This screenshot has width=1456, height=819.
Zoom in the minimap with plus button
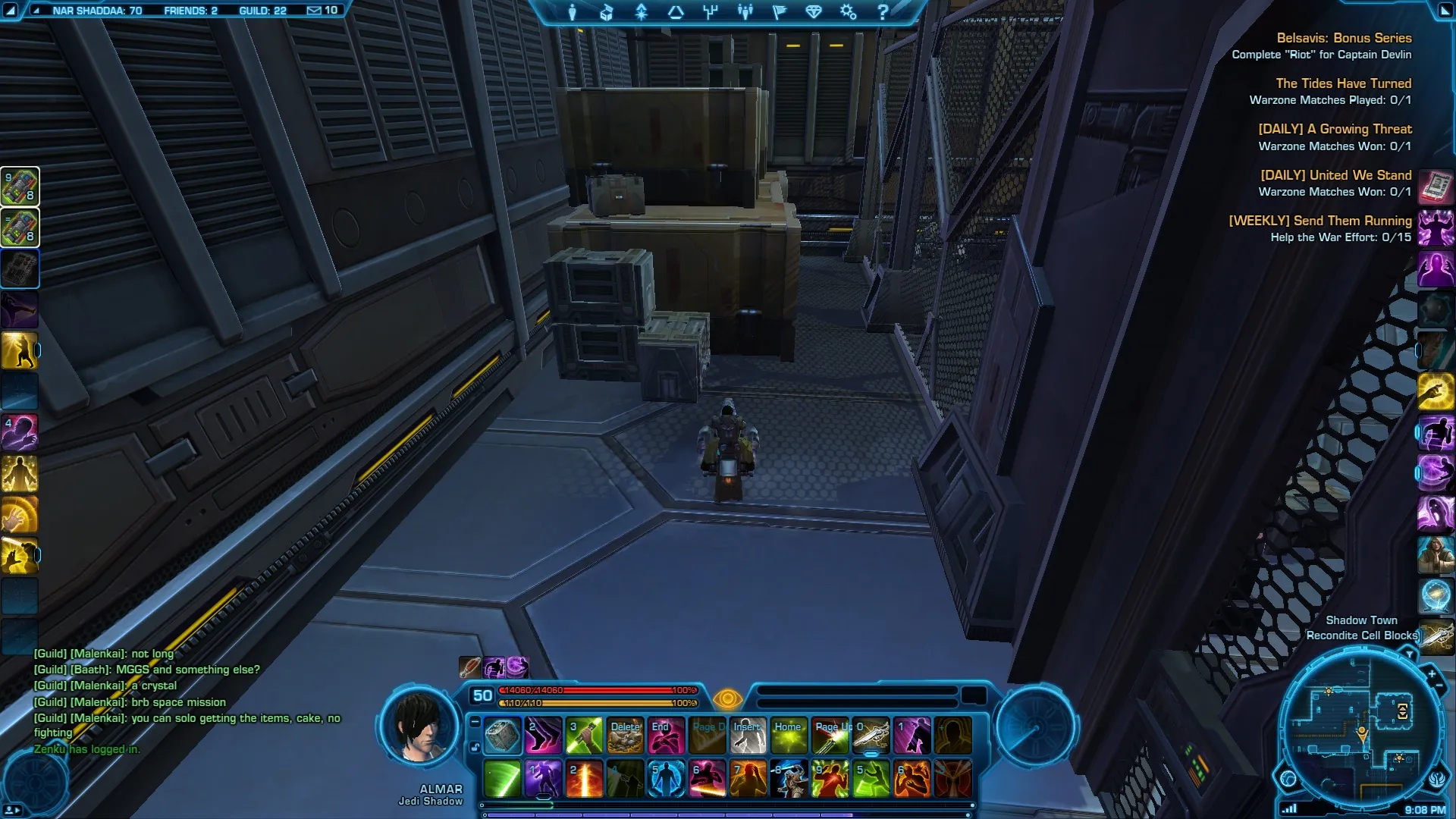[x=1432, y=673]
